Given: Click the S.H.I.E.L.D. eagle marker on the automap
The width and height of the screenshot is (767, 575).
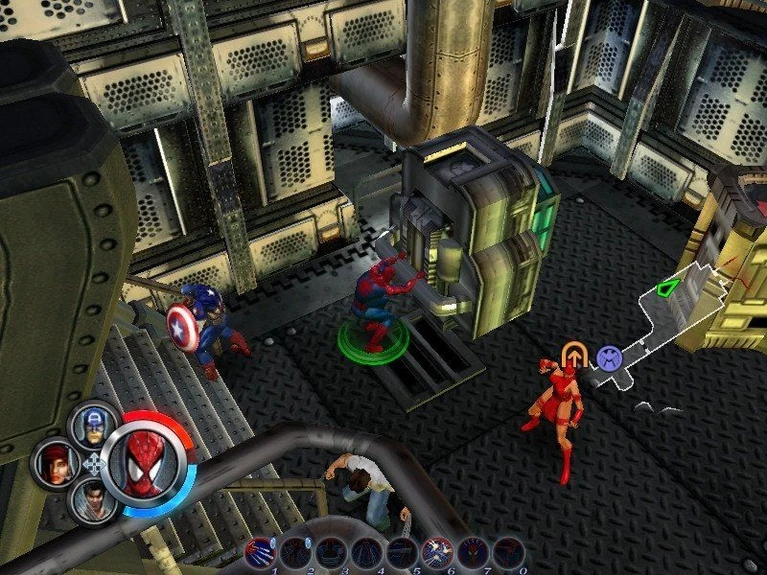Looking at the screenshot, I should pos(608,357).
